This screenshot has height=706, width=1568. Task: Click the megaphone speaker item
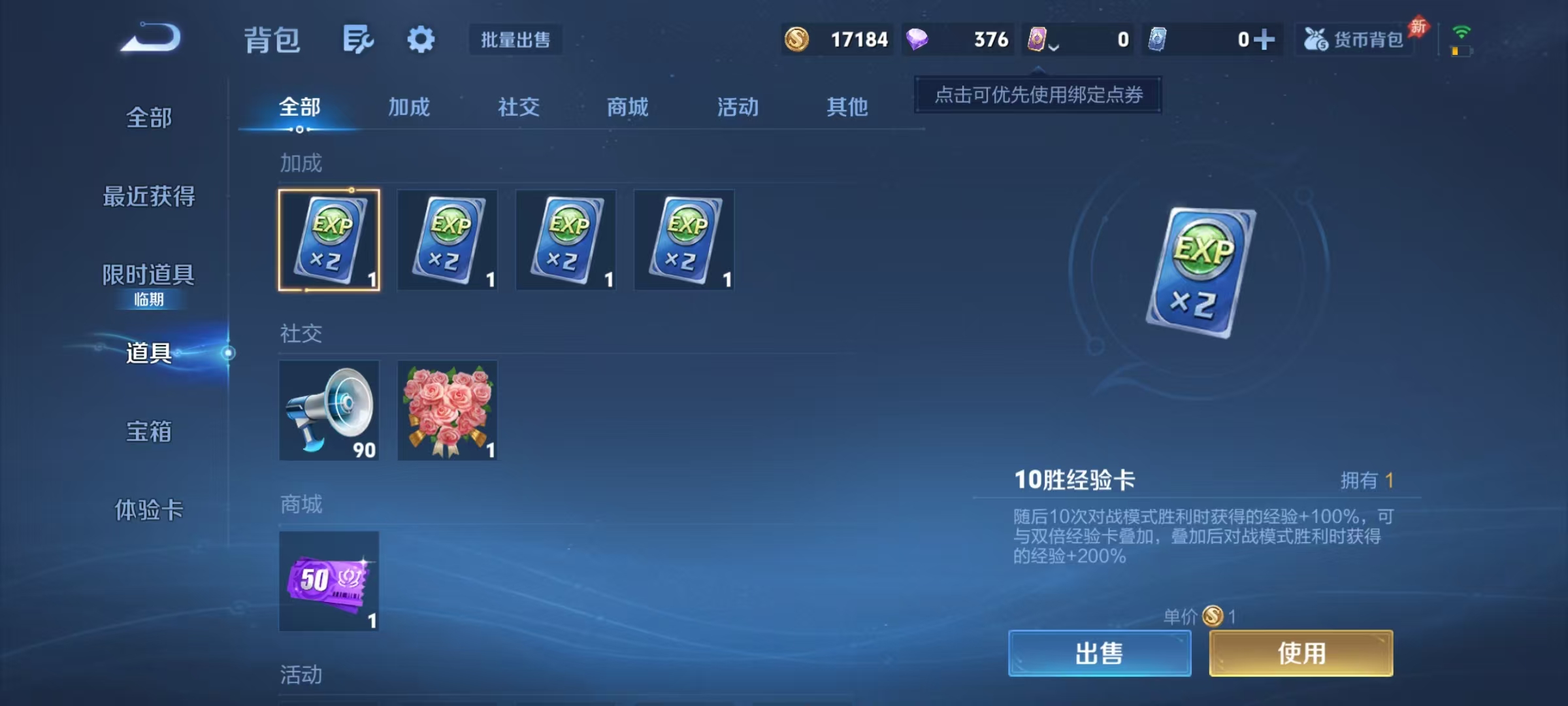329,411
